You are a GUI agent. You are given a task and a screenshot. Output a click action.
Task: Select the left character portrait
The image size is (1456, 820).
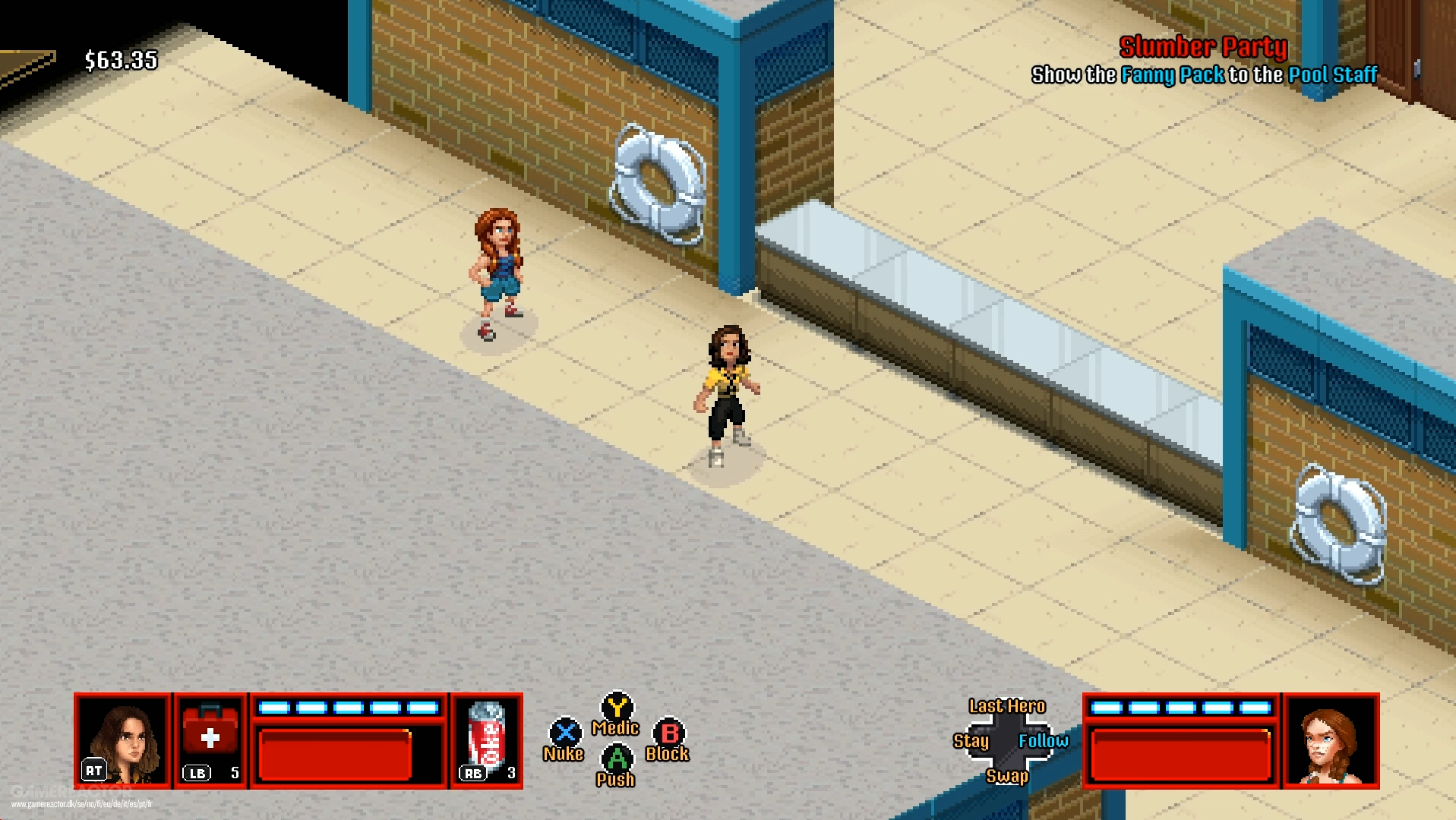click(x=124, y=739)
